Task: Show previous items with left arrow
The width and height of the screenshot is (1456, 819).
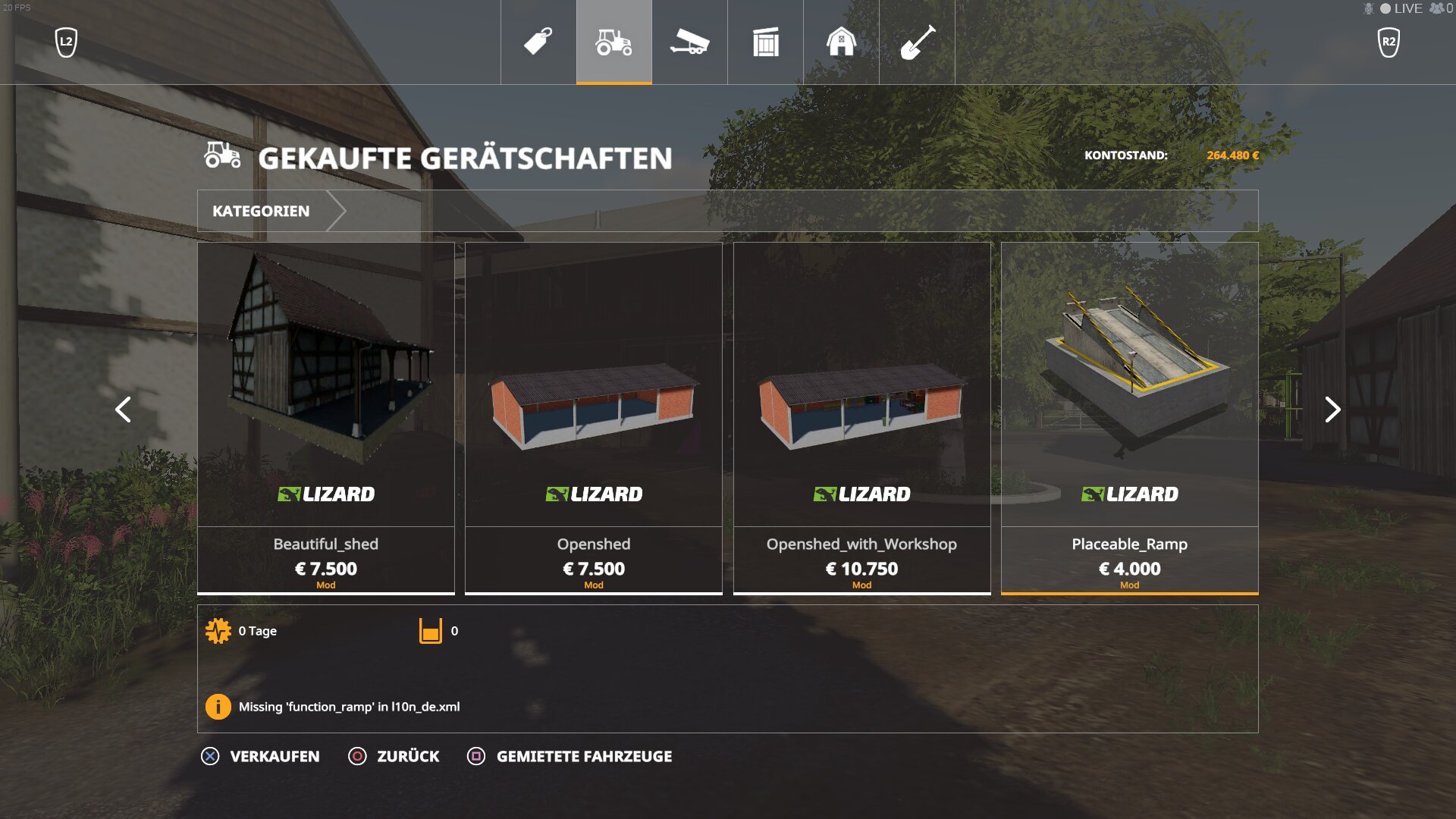Action: [123, 409]
